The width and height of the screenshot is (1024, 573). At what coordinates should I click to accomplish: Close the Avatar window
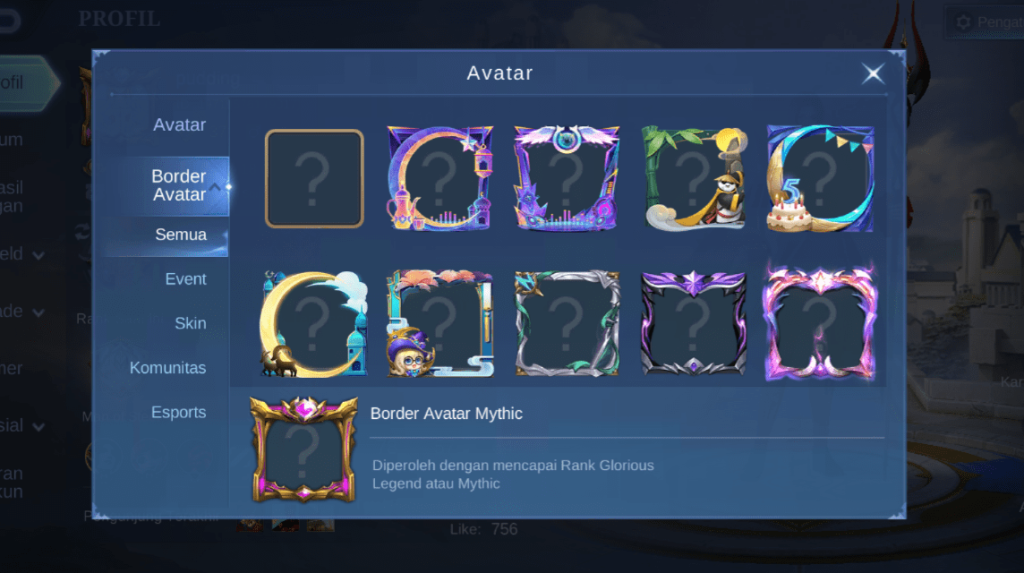point(873,74)
